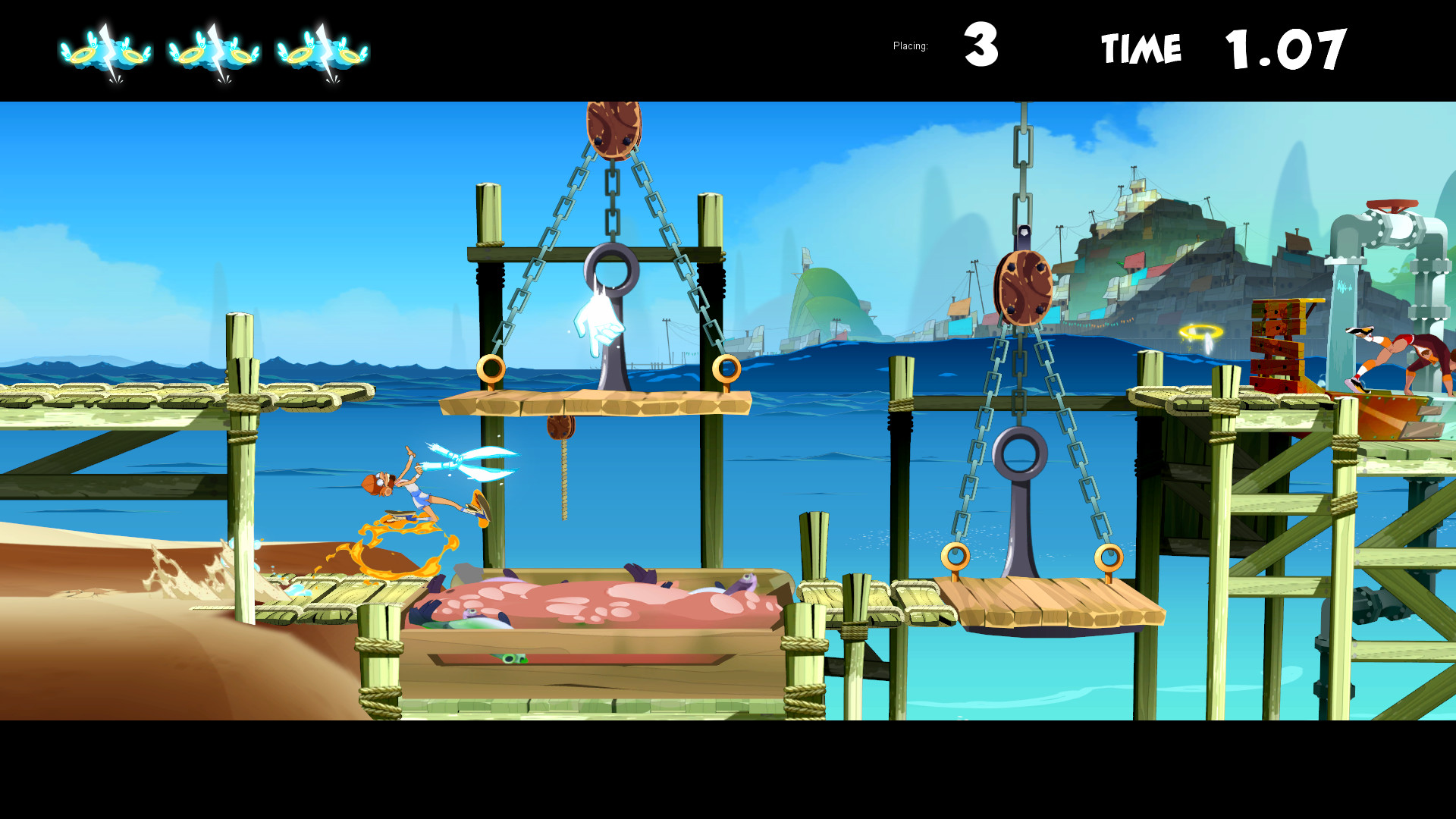Click the TIME label in the HUD
Screen dimensions: 1456x819
(1141, 47)
